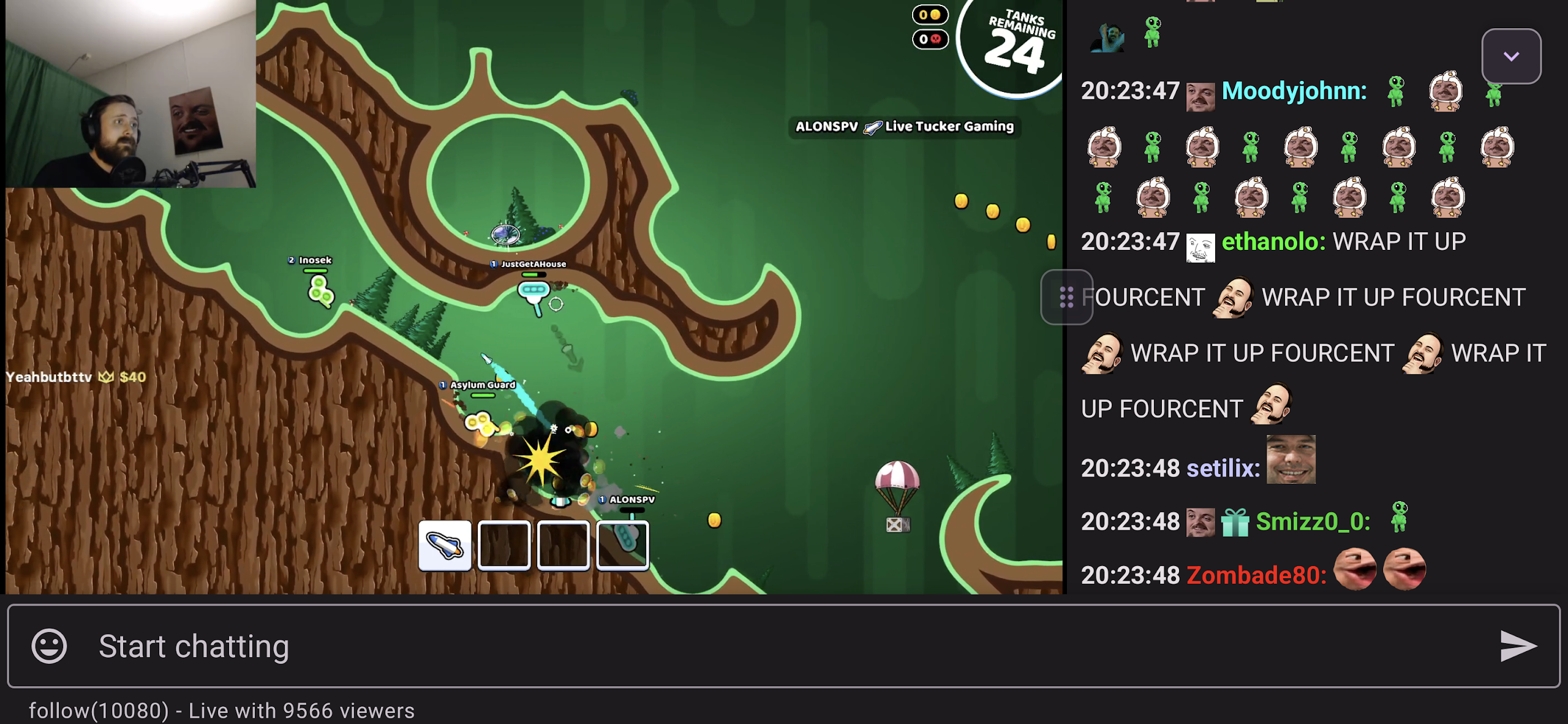
Task: Collapse the chat with the chevron button
Action: click(1511, 56)
